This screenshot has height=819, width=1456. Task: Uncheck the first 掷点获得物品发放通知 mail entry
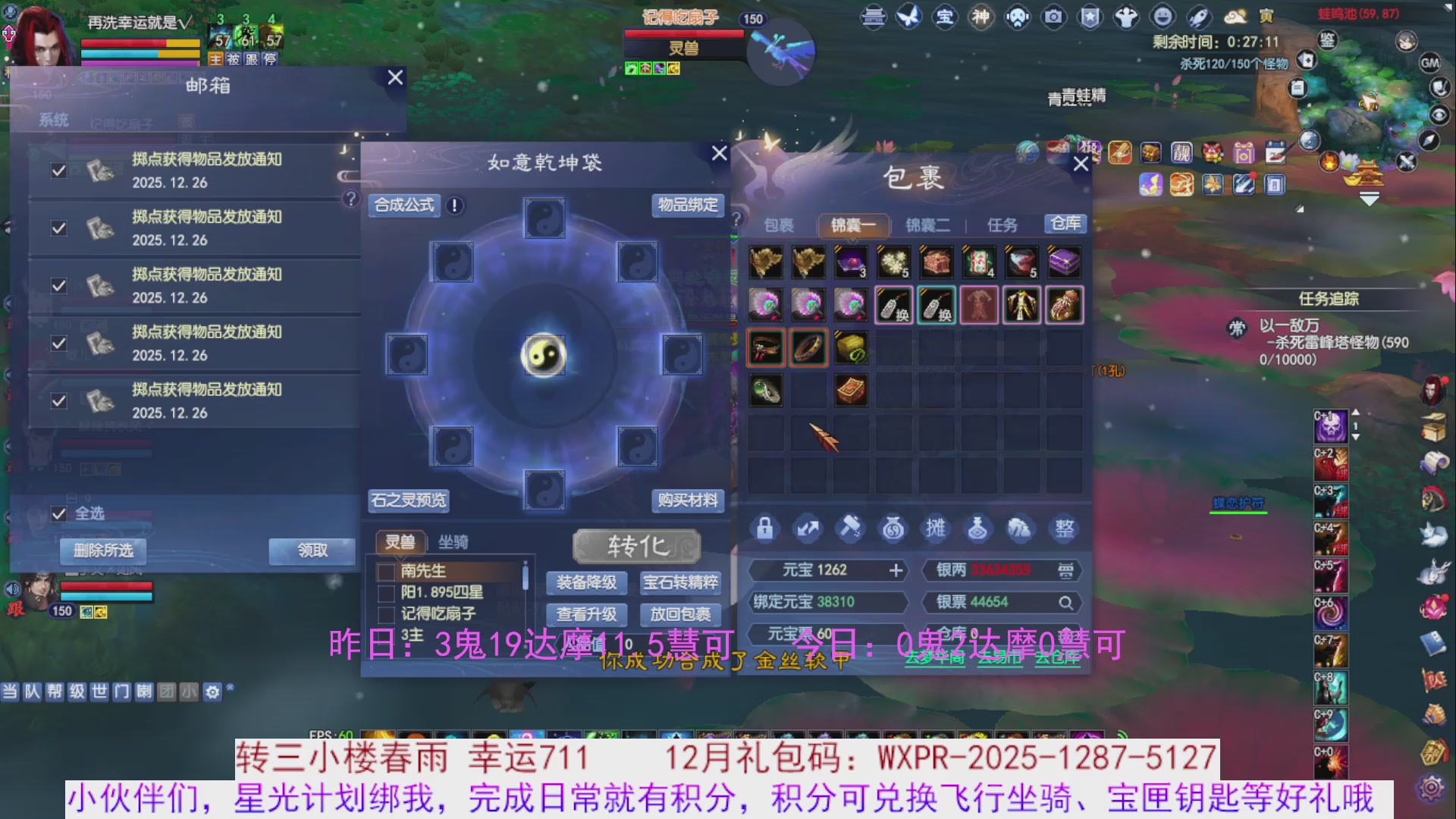[x=59, y=171]
